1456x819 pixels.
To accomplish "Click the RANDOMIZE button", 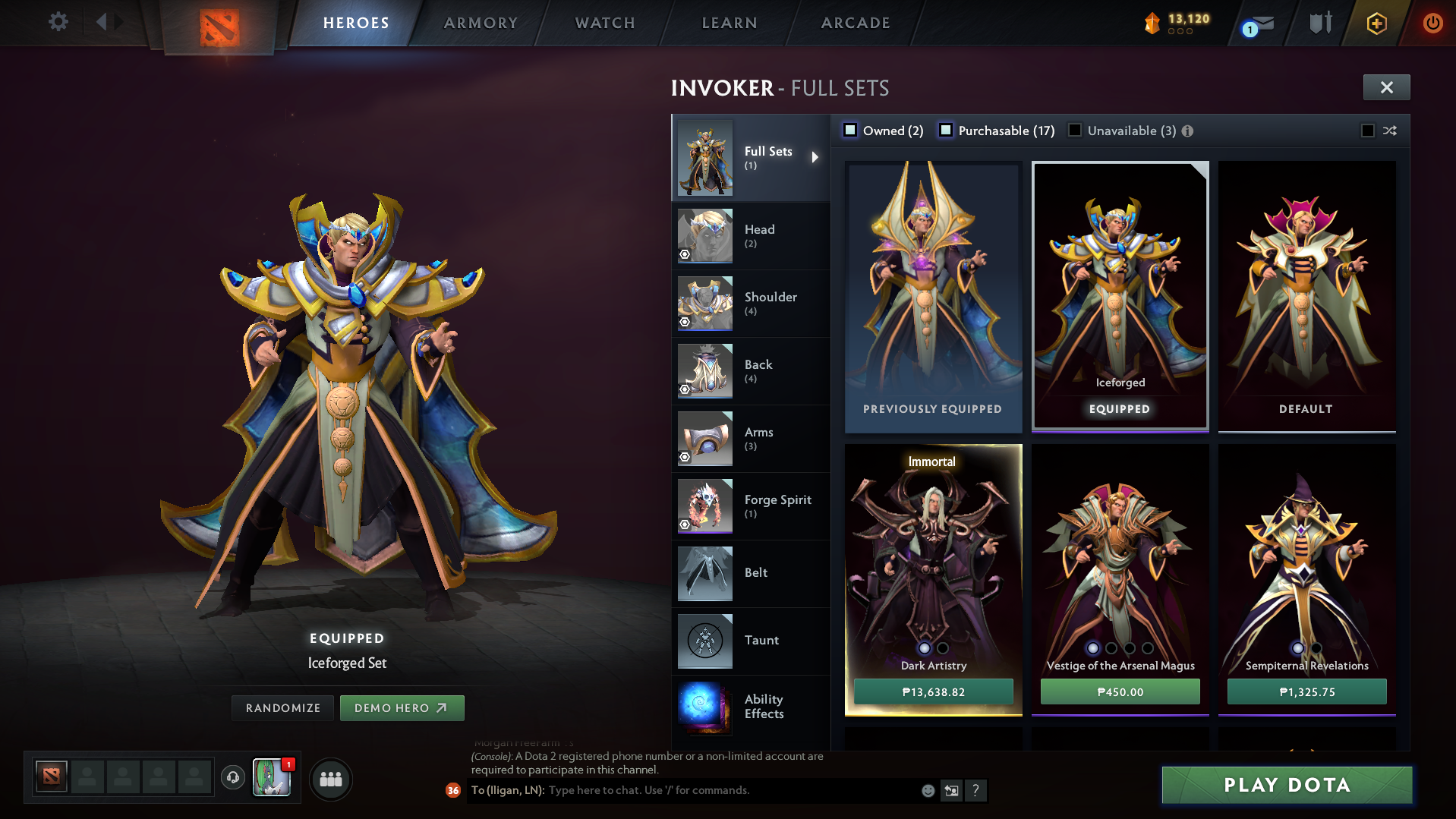I will point(282,707).
